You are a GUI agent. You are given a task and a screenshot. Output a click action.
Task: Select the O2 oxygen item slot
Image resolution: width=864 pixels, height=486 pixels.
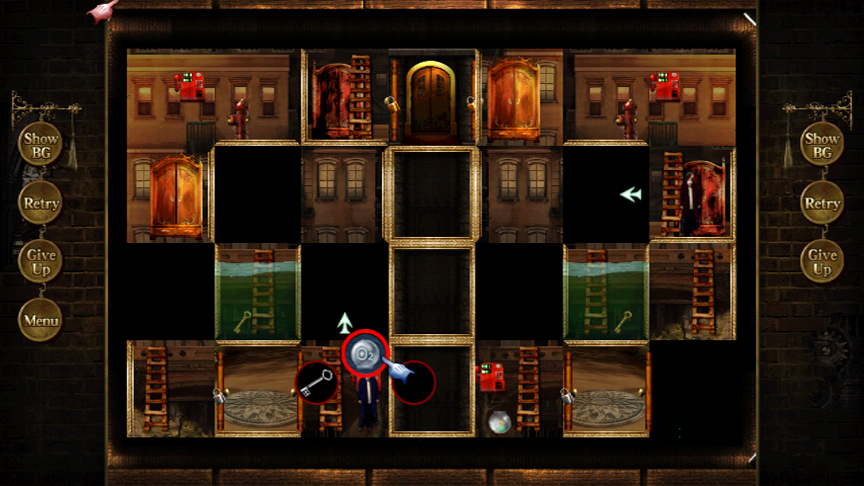[364, 352]
